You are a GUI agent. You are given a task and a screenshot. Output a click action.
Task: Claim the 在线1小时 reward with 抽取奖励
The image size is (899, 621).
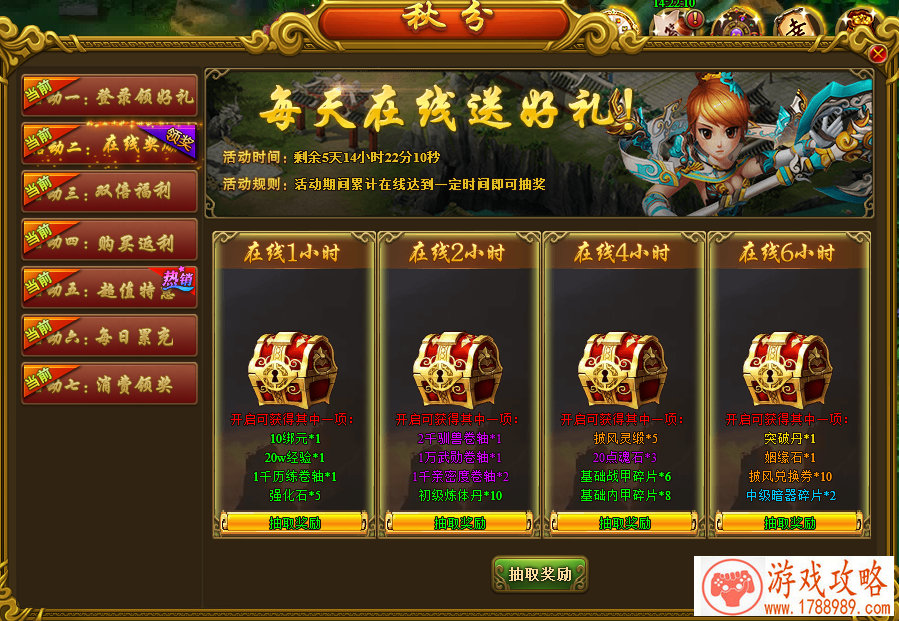click(x=294, y=523)
